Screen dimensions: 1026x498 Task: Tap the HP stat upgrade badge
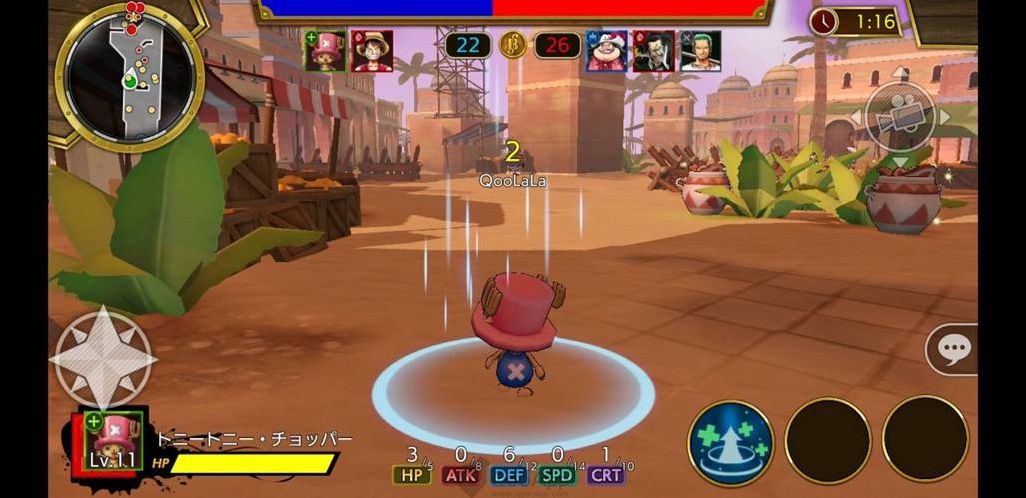tap(411, 475)
